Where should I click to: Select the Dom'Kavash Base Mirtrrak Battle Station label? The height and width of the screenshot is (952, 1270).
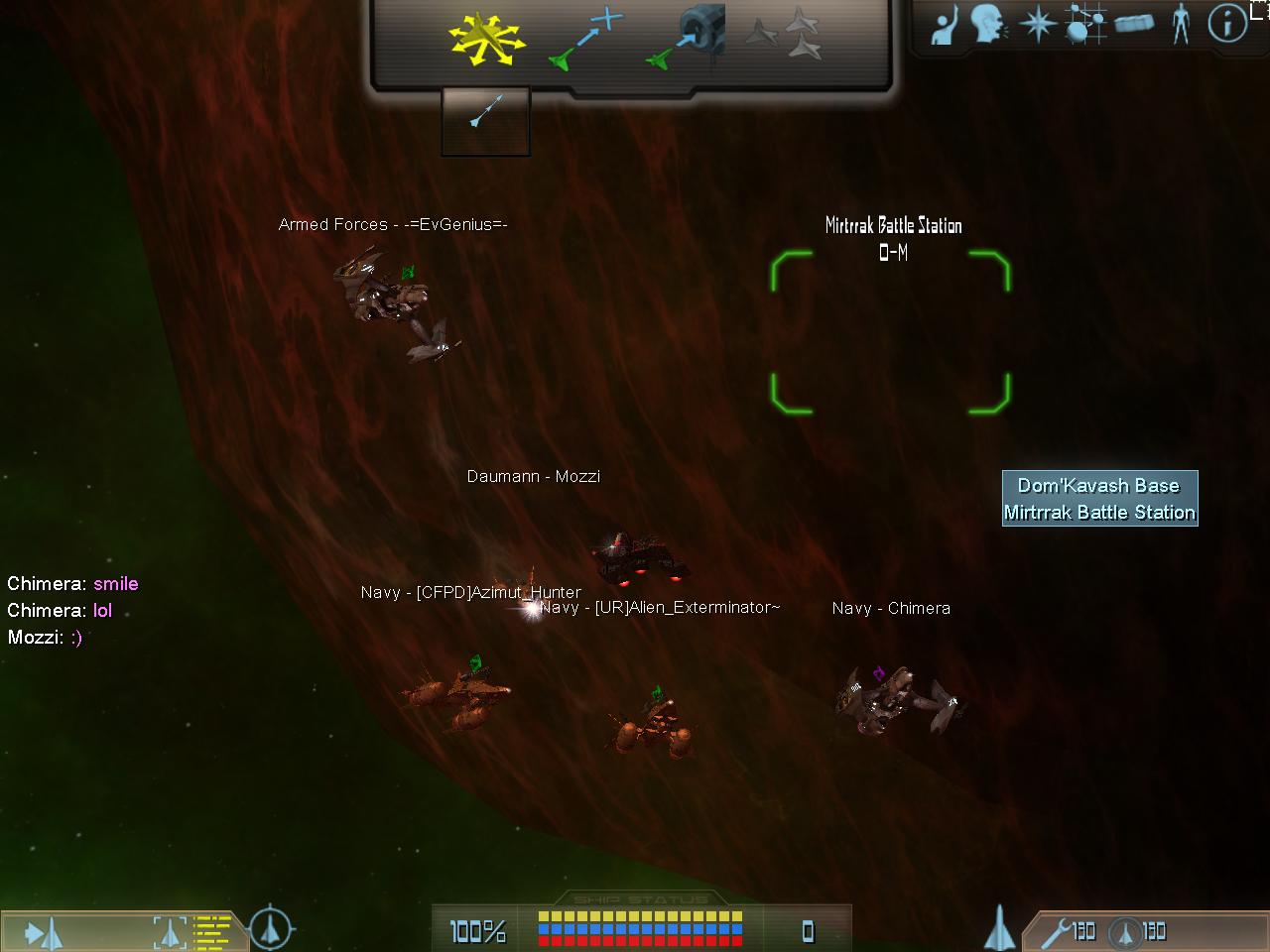pyautogui.click(x=1099, y=499)
